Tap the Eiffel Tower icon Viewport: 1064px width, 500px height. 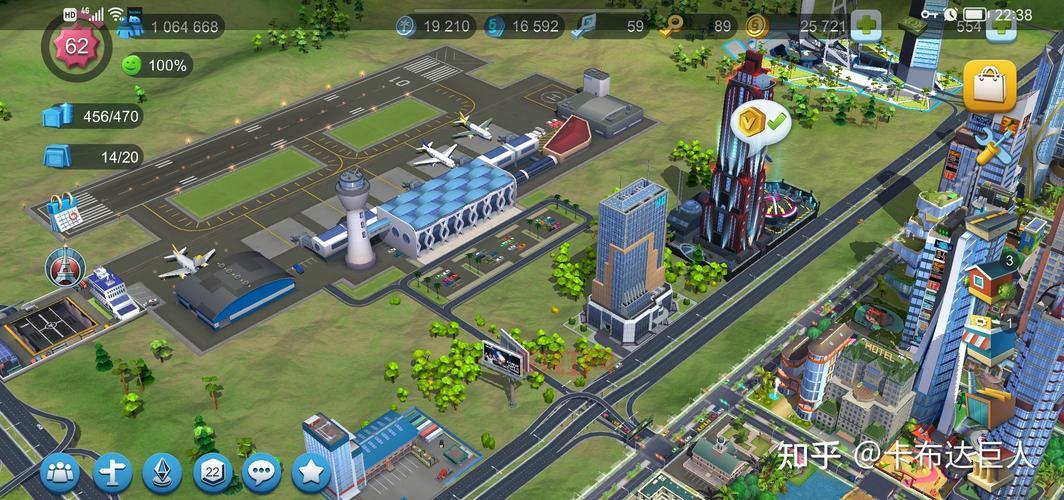click(65, 266)
